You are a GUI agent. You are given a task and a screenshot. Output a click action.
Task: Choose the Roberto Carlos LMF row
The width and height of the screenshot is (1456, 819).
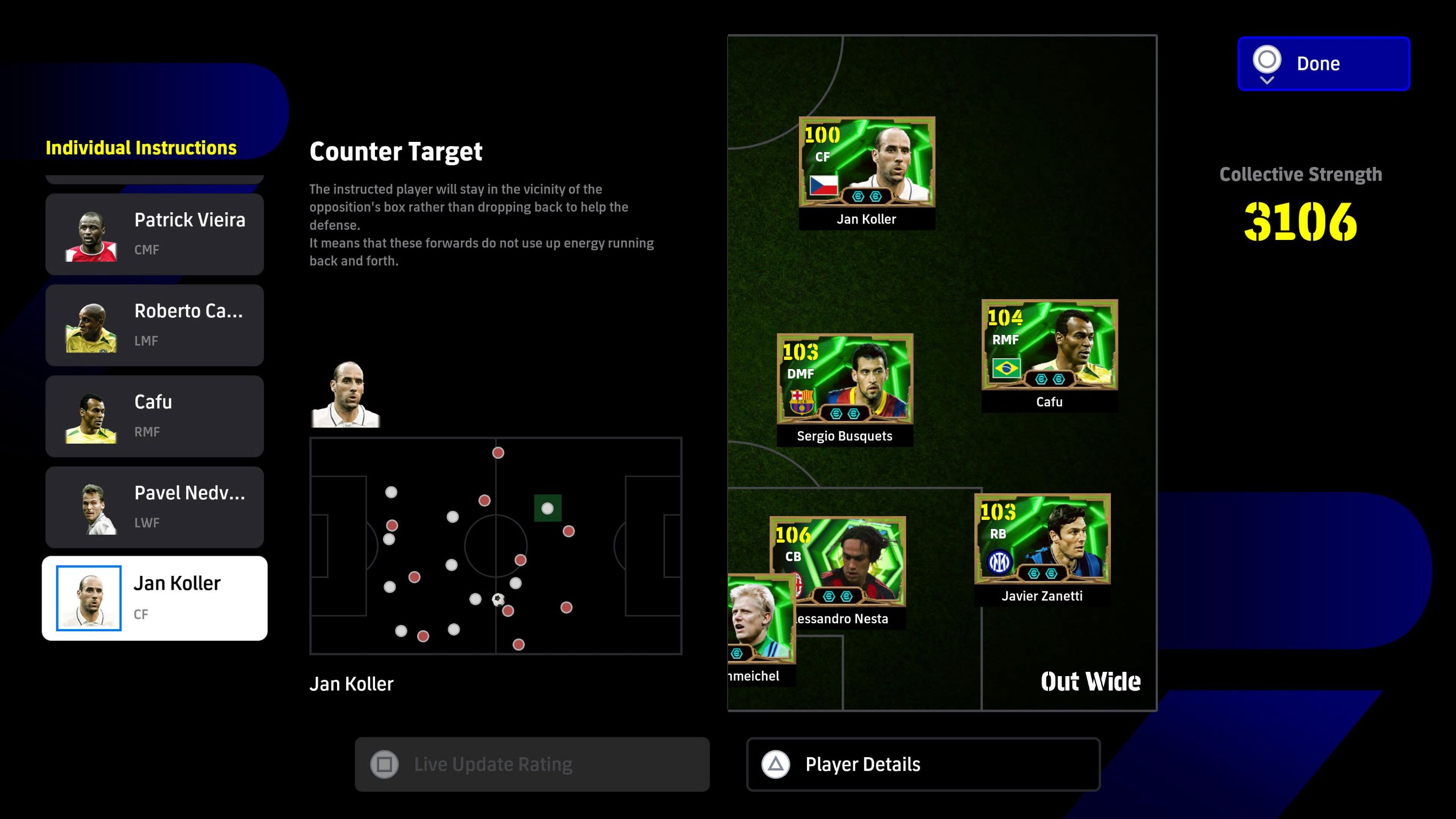[154, 325]
